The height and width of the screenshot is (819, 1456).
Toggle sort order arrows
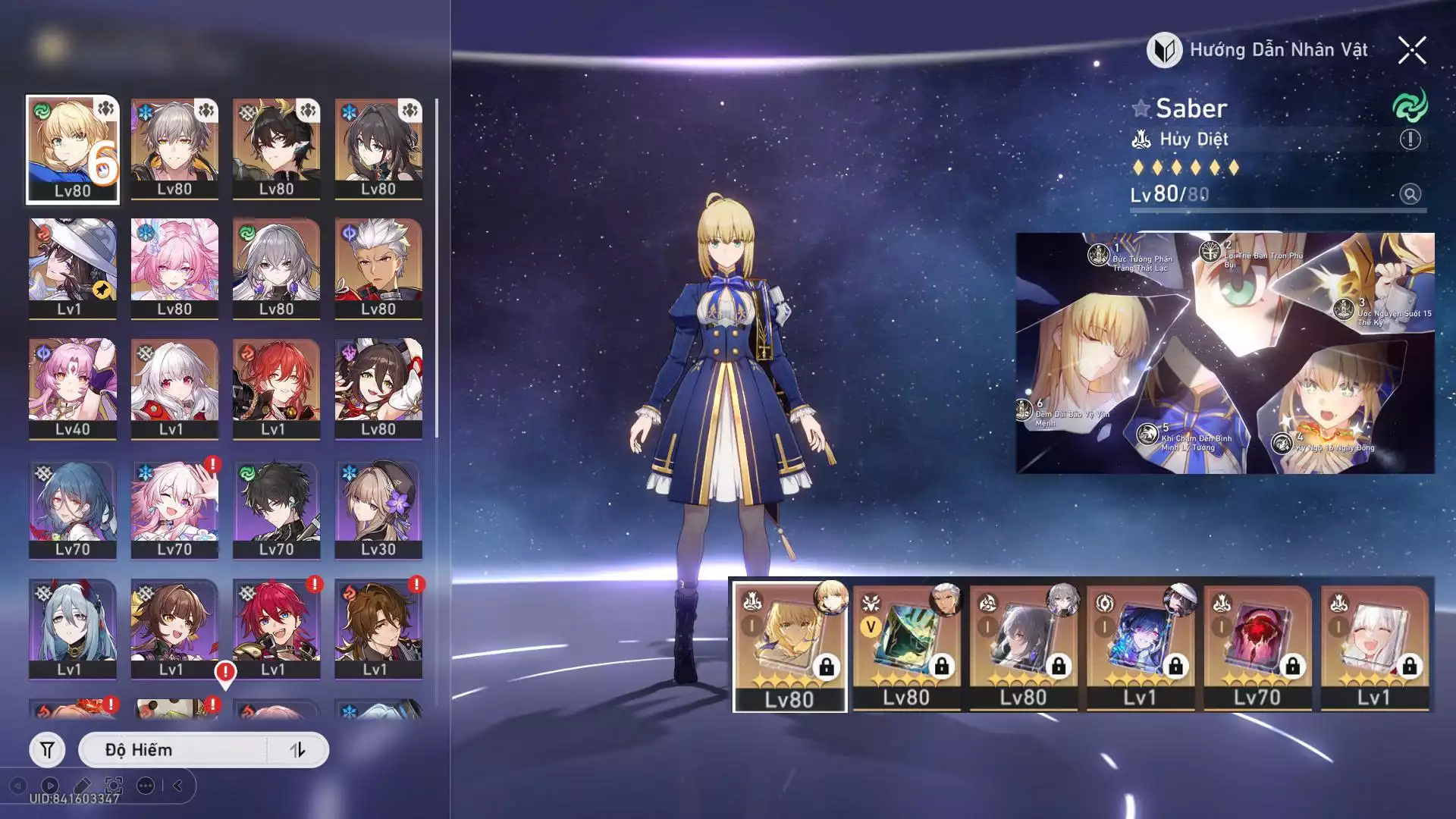pos(297,750)
